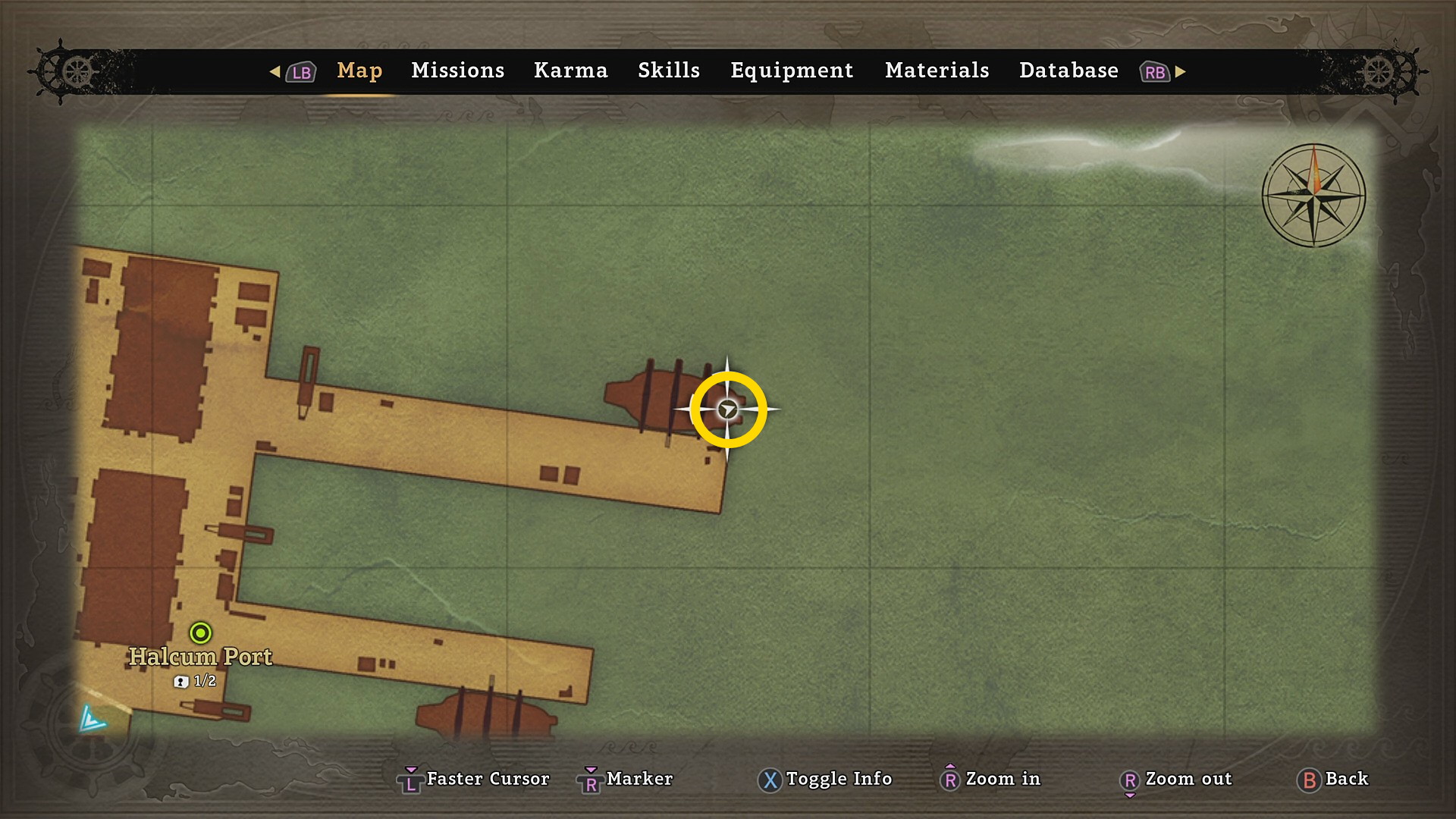Open the Missions tab
The image size is (1456, 819).
pos(457,71)
